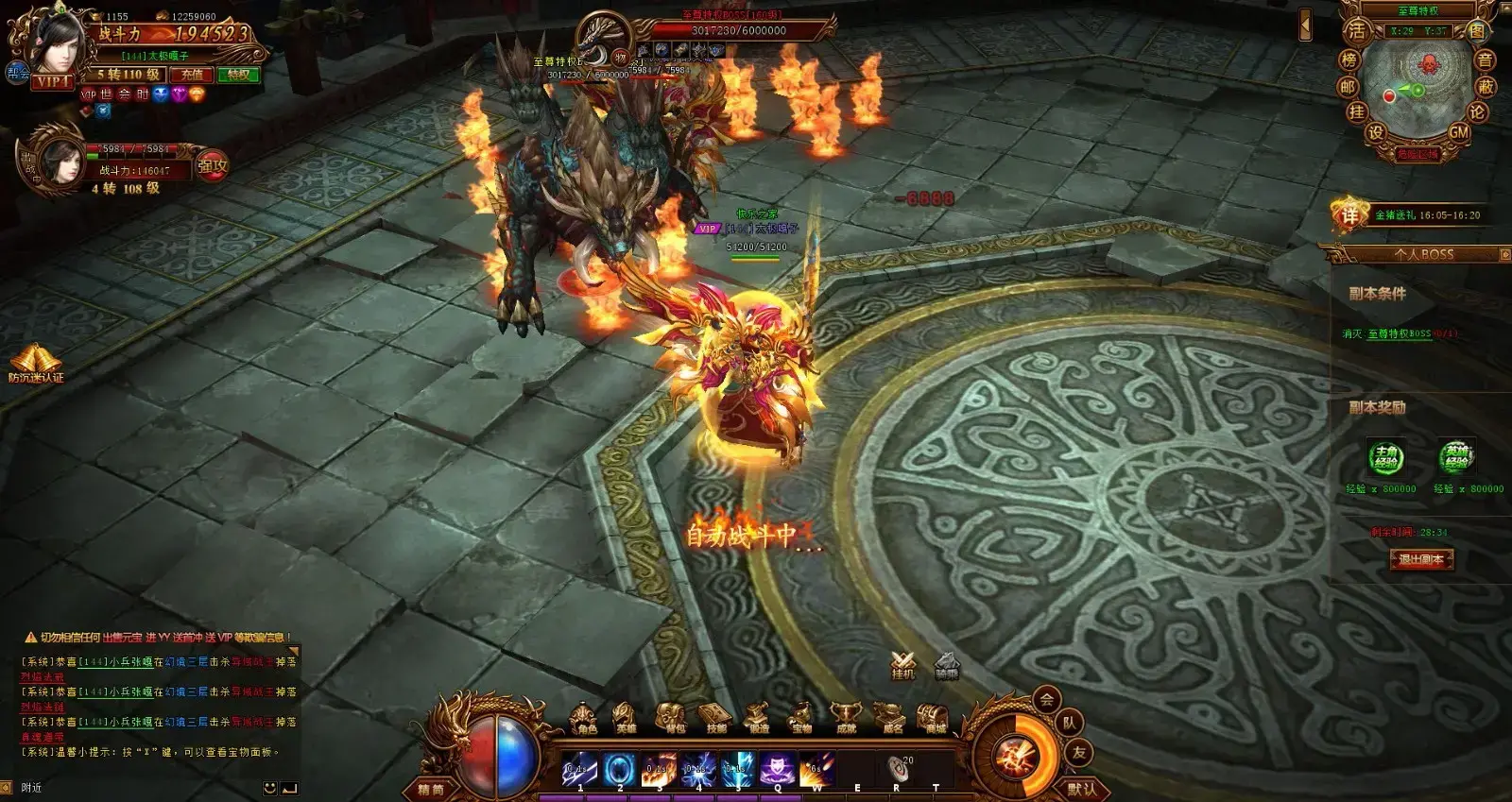Toggle the hero's 强攻 attack mode
Screen dimensions: 1512x802
point(212,167)
